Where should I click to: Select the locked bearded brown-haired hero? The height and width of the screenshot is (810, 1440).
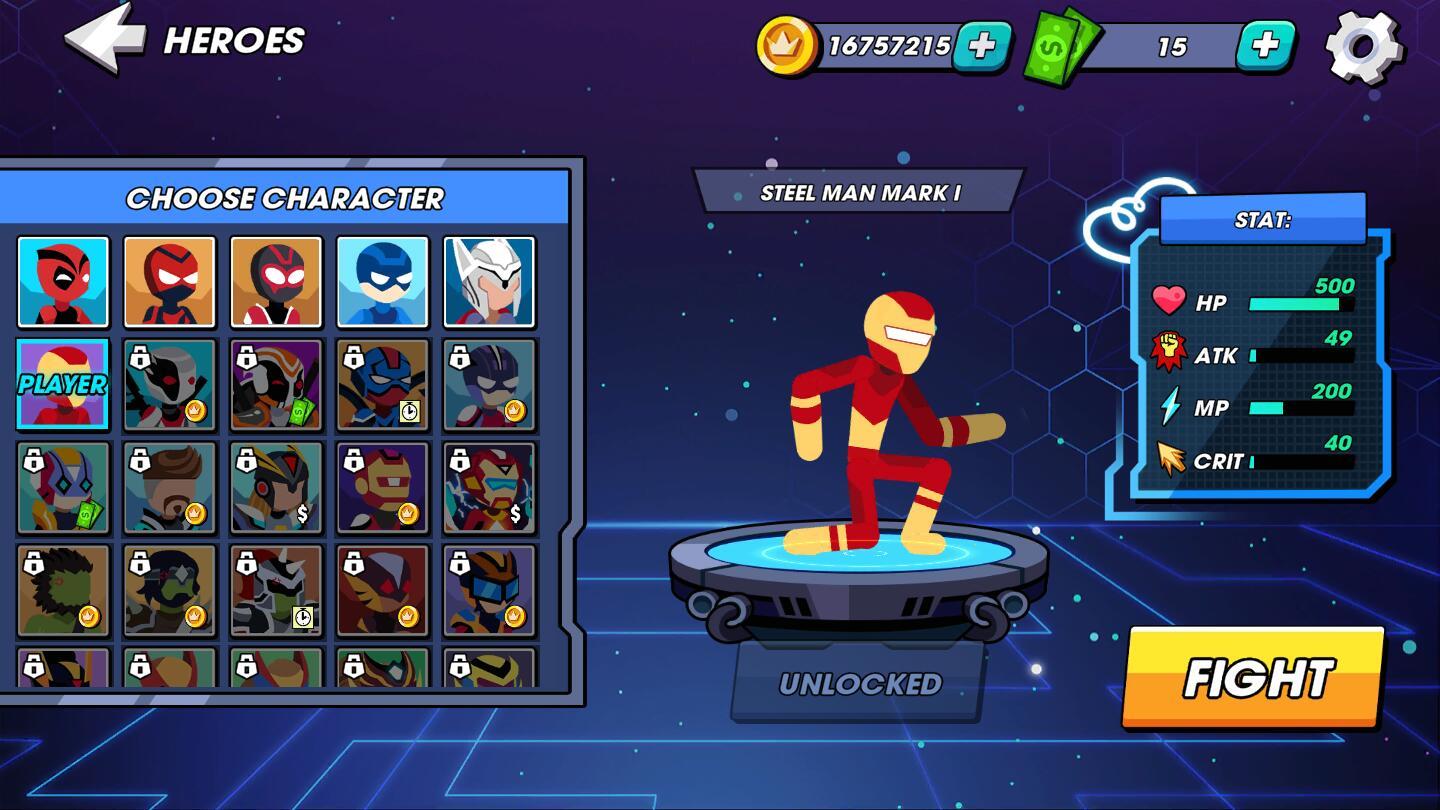pos(170,488)
